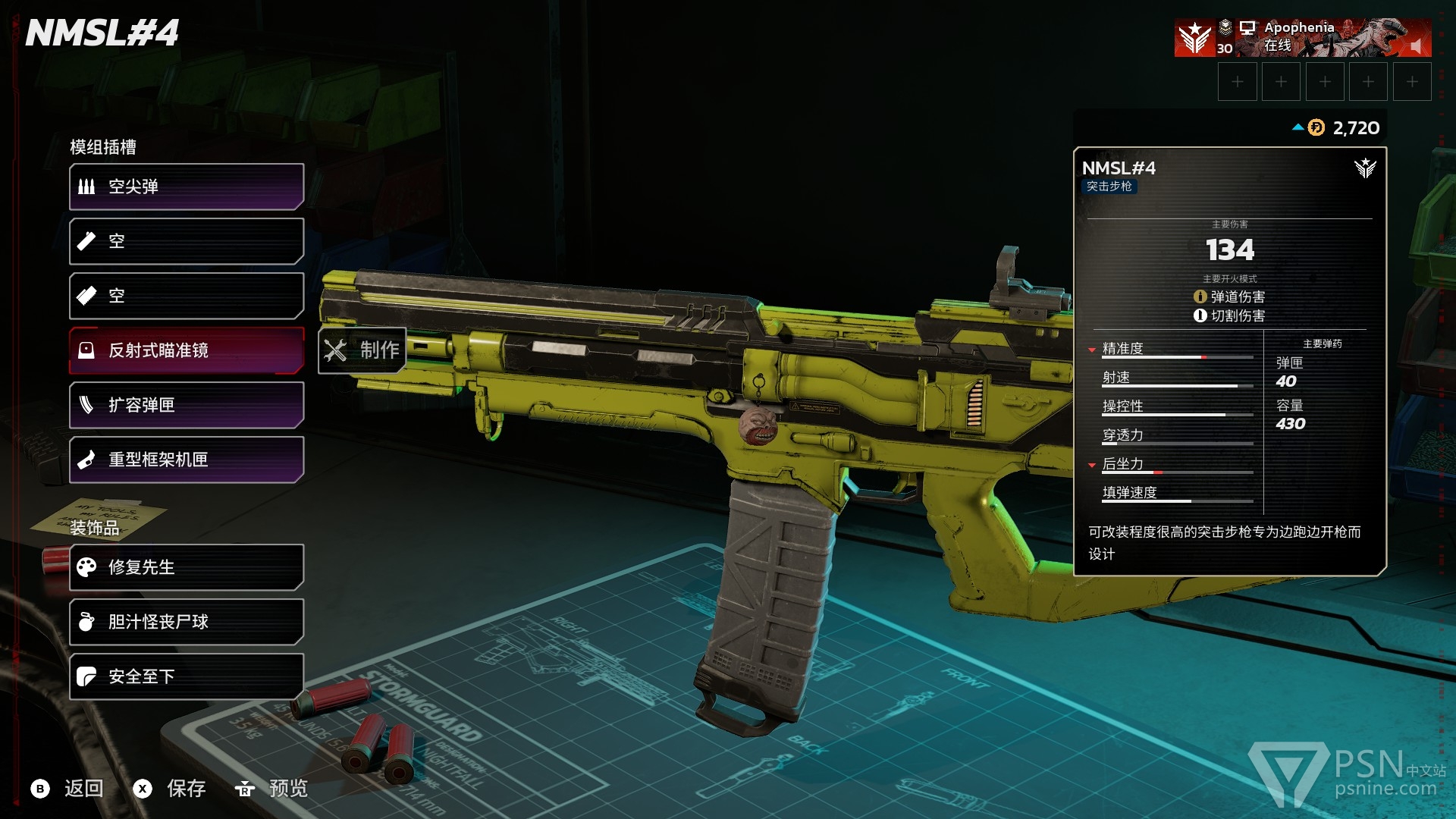
Task: Open the 修复先生 skin cosmetic slot
Action: tap(187, 567)
